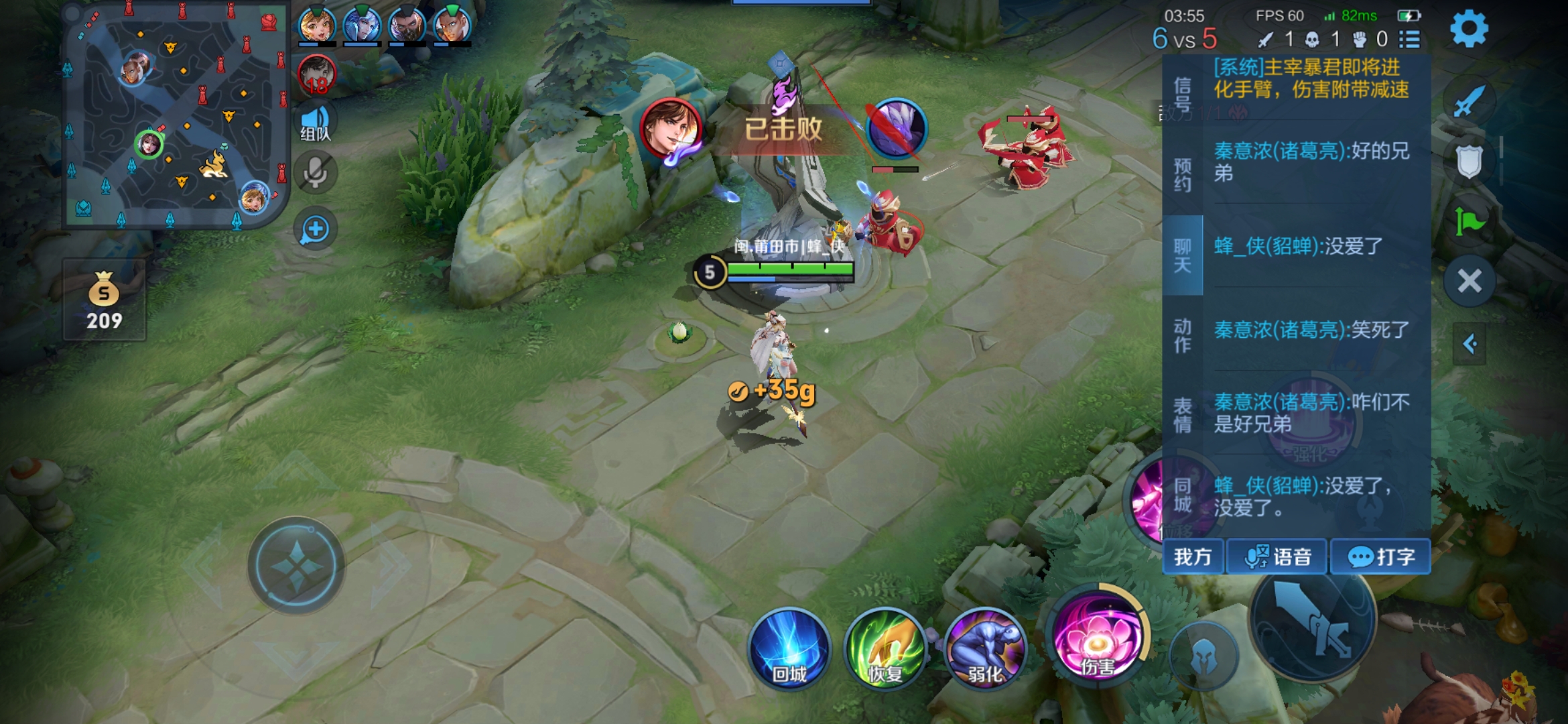The height and width of the screenshot is (724, 1568).
Task: Switch to the 动作 actions tab
Action: click(1183, 335)
